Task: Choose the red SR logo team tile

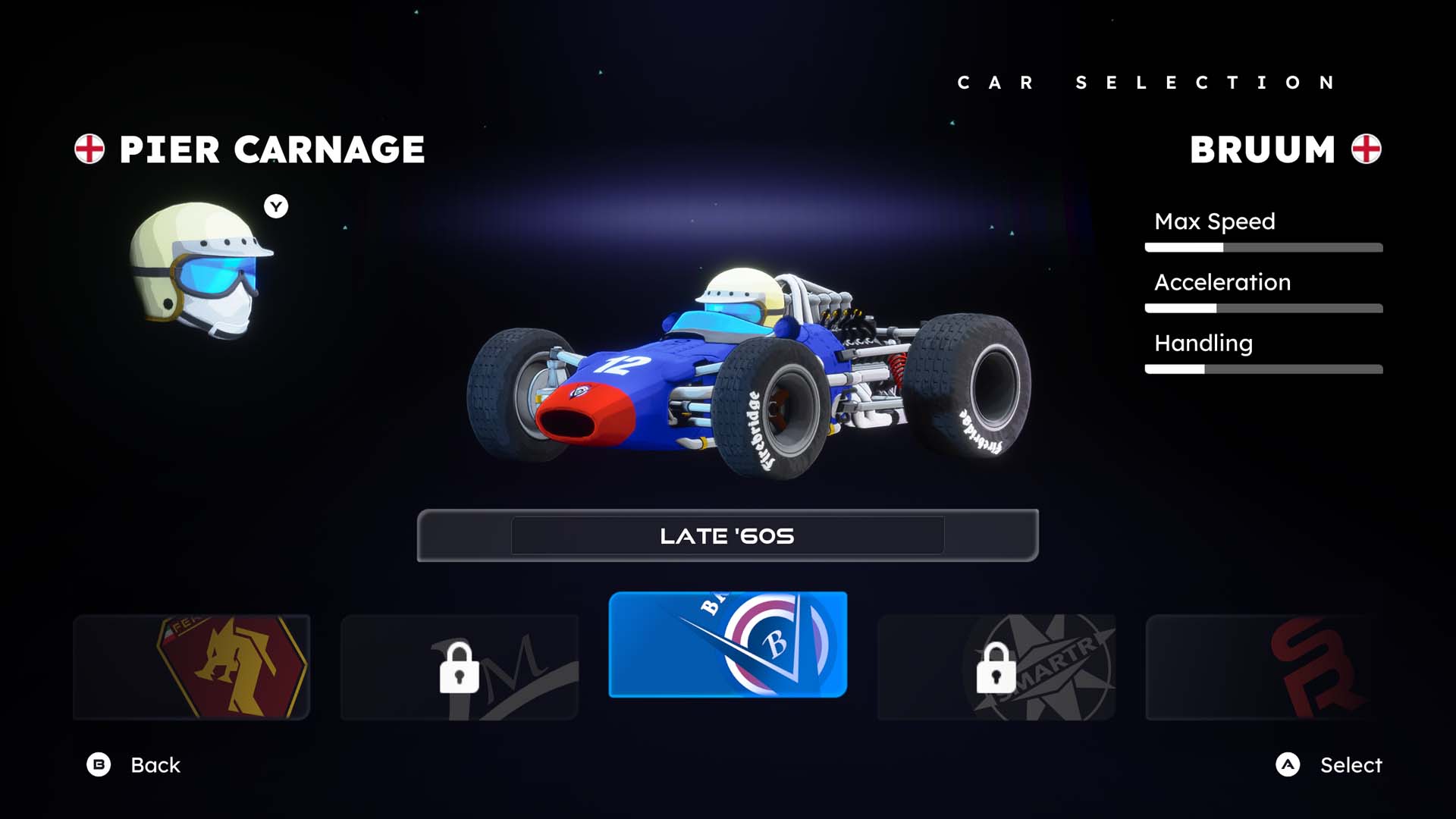Action: pos(1265,667)
